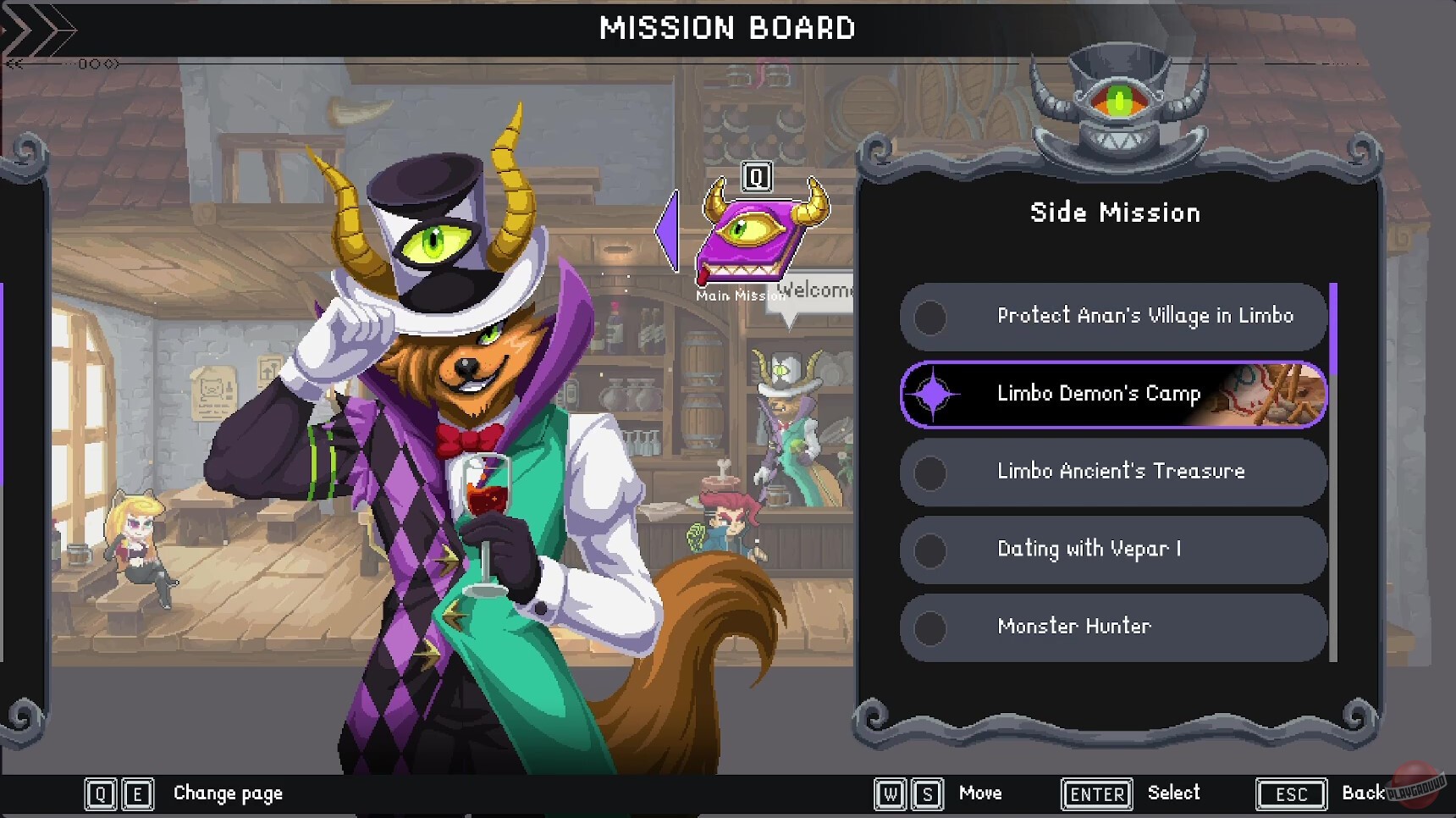Image resolution: width=1456 pixels, height=818 pixels.
Task: Click the W key icon beside Move
Action: (889, 793)
